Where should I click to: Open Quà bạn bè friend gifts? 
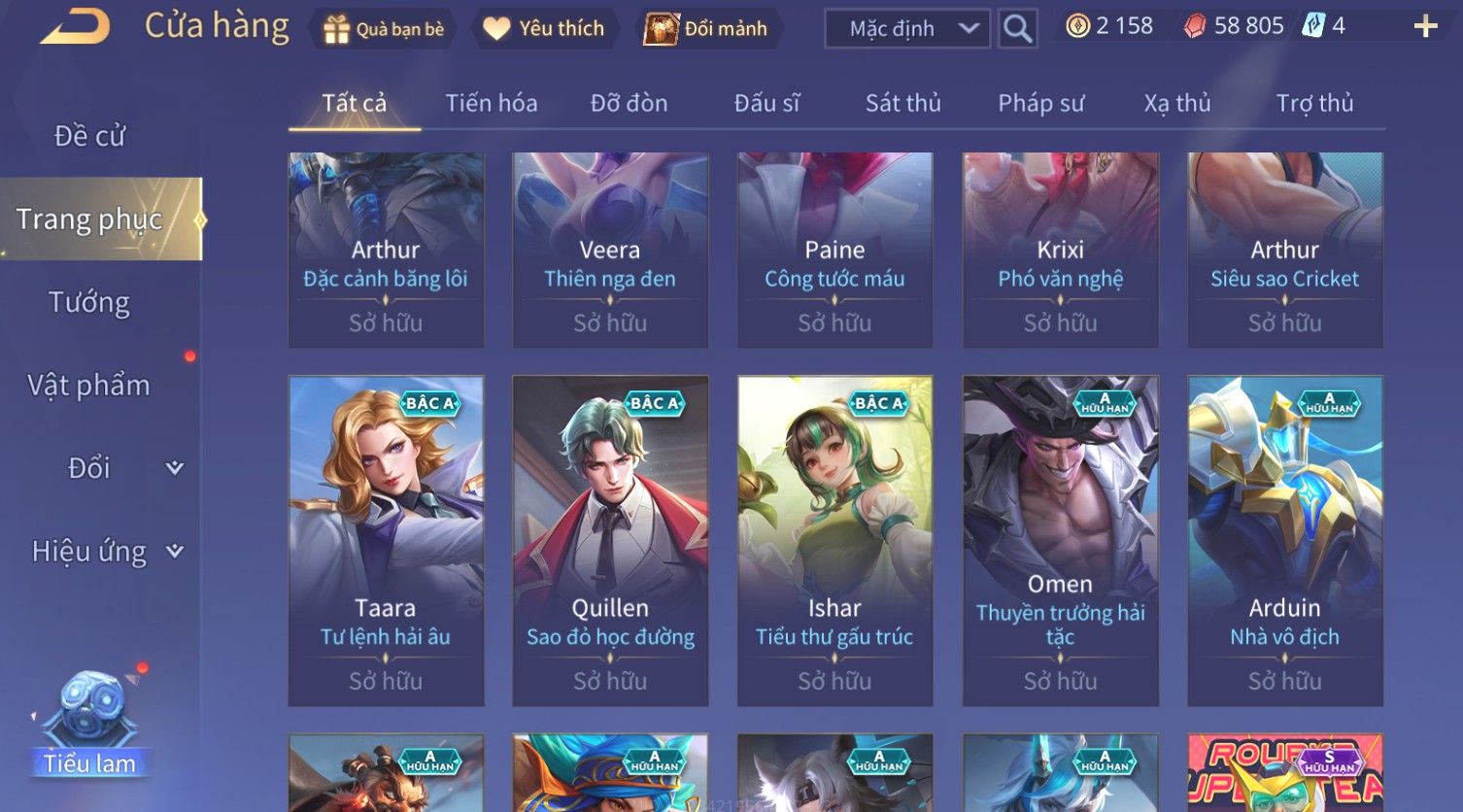pyautogui.click(x=384, y=29)
